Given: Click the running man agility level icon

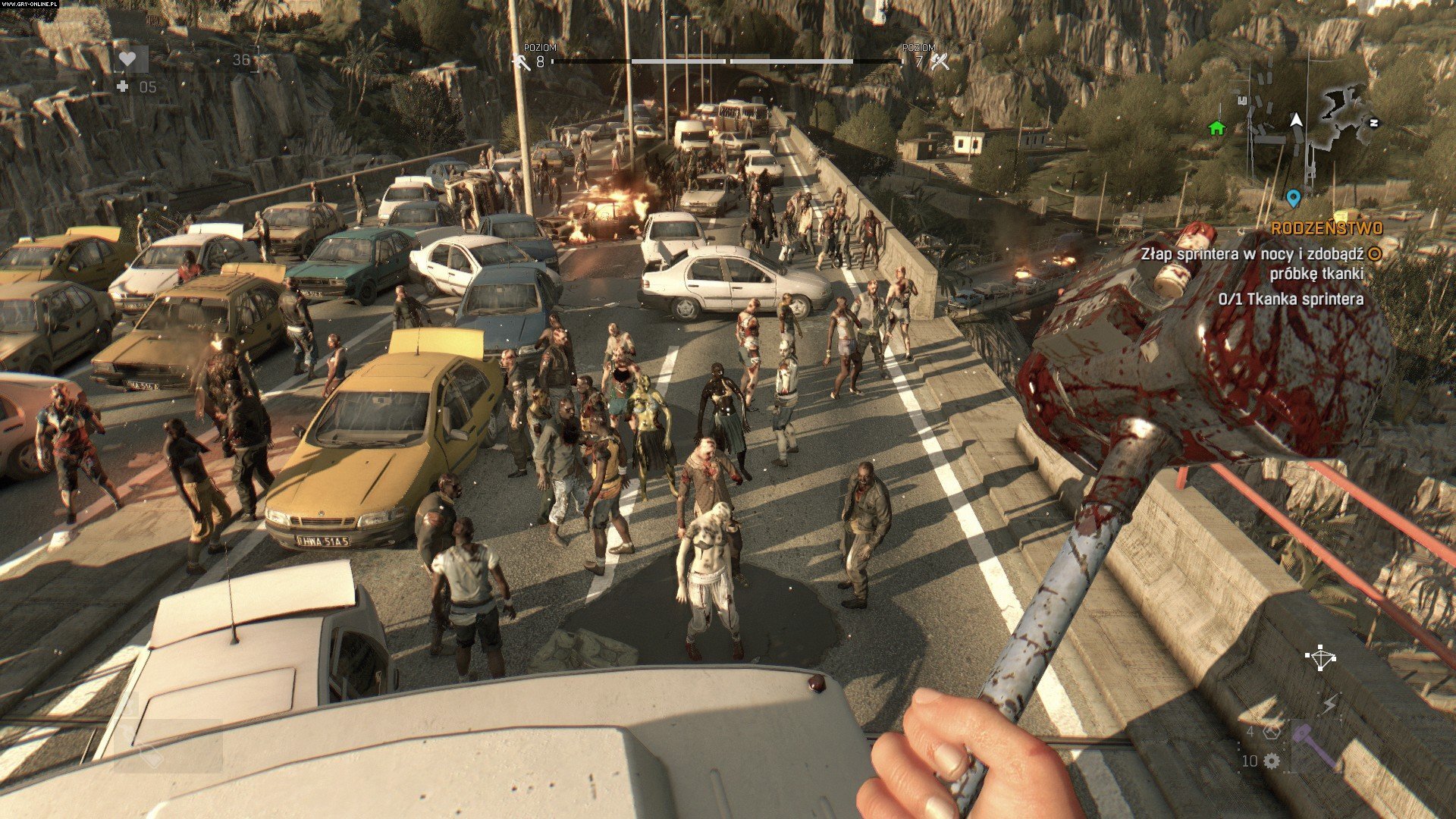Looking at the screenshot, I should tap(521, 62).
